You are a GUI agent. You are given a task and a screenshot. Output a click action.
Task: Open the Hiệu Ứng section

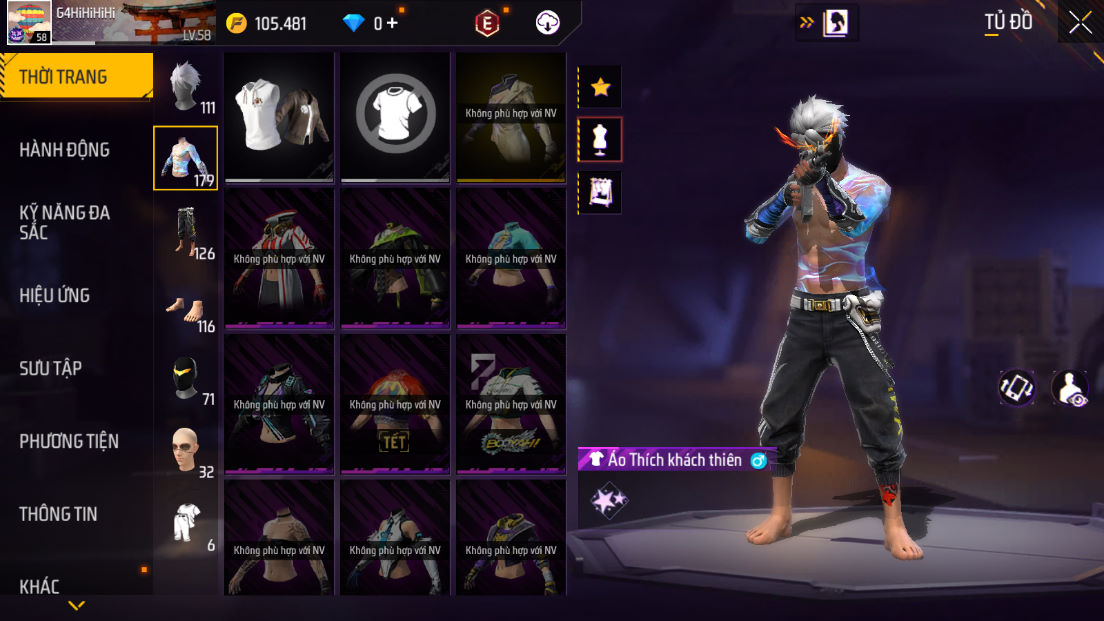coord(56,295)
